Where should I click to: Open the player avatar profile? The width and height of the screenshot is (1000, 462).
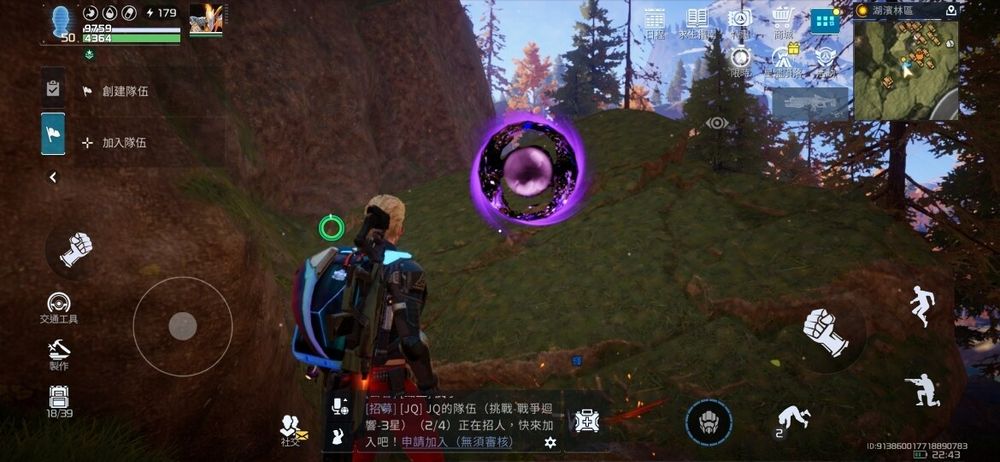[x=63, y=21]
